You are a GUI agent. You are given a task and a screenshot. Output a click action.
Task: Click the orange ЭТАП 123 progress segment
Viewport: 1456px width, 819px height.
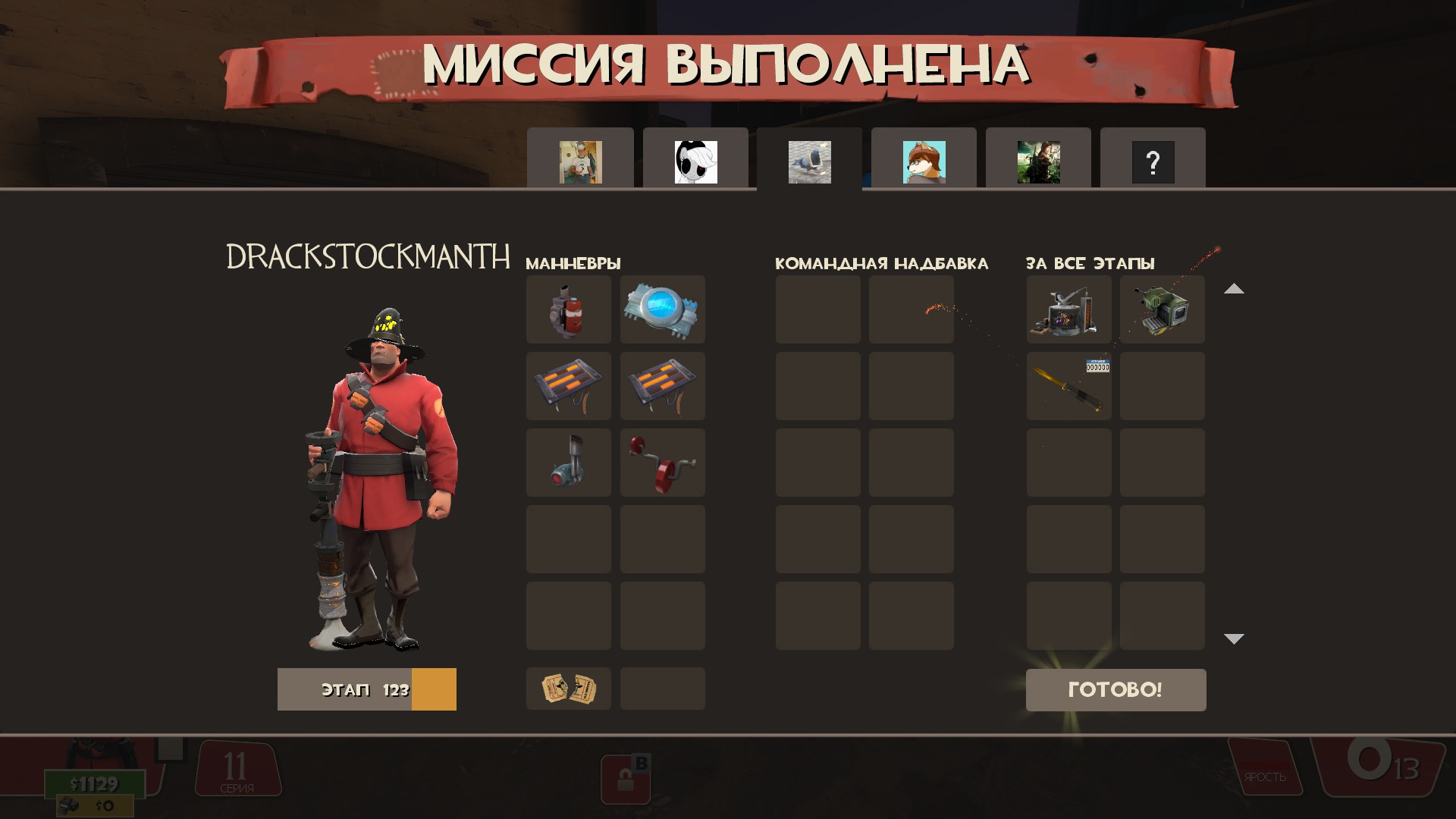pyautogui.click(x=435, y=689)
